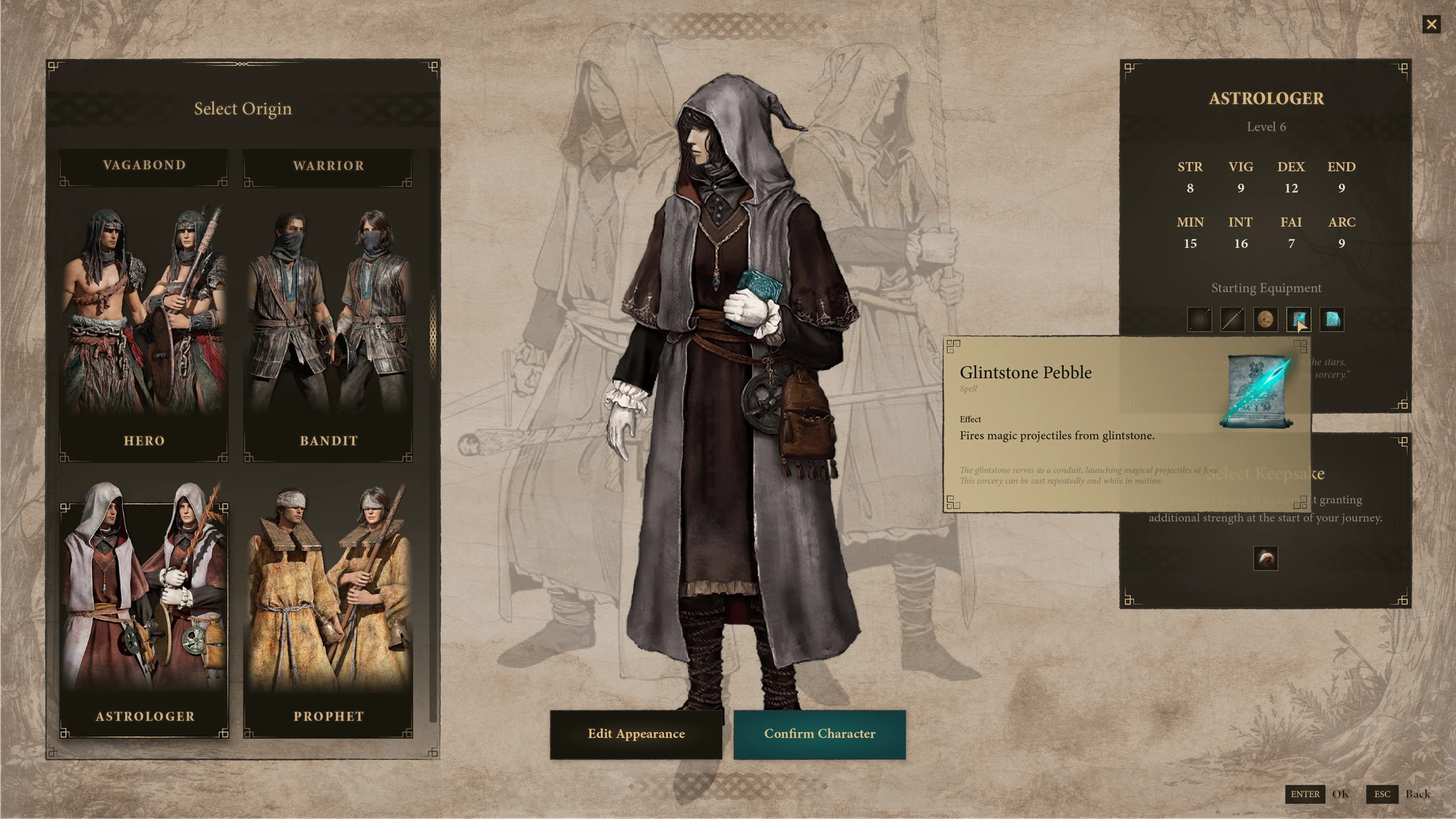Select the Warrior origin
This screenshot has height=819, width=1456.
pos(328,166)
